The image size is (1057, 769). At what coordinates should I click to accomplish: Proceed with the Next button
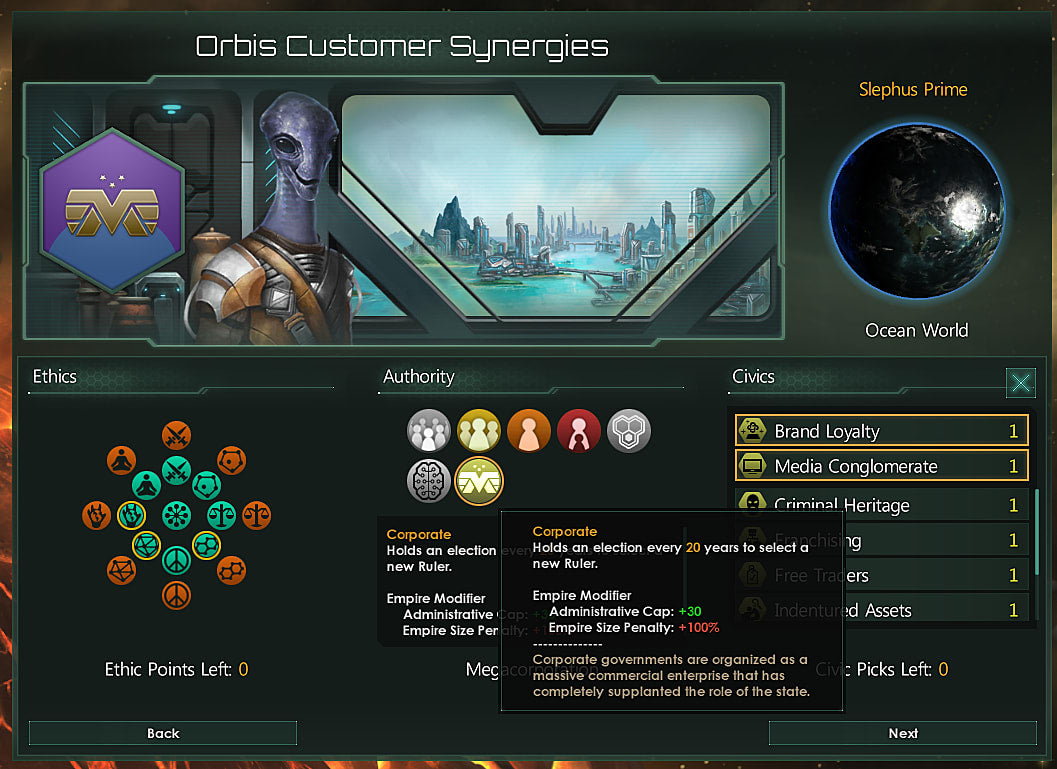(x=902, y=733)
